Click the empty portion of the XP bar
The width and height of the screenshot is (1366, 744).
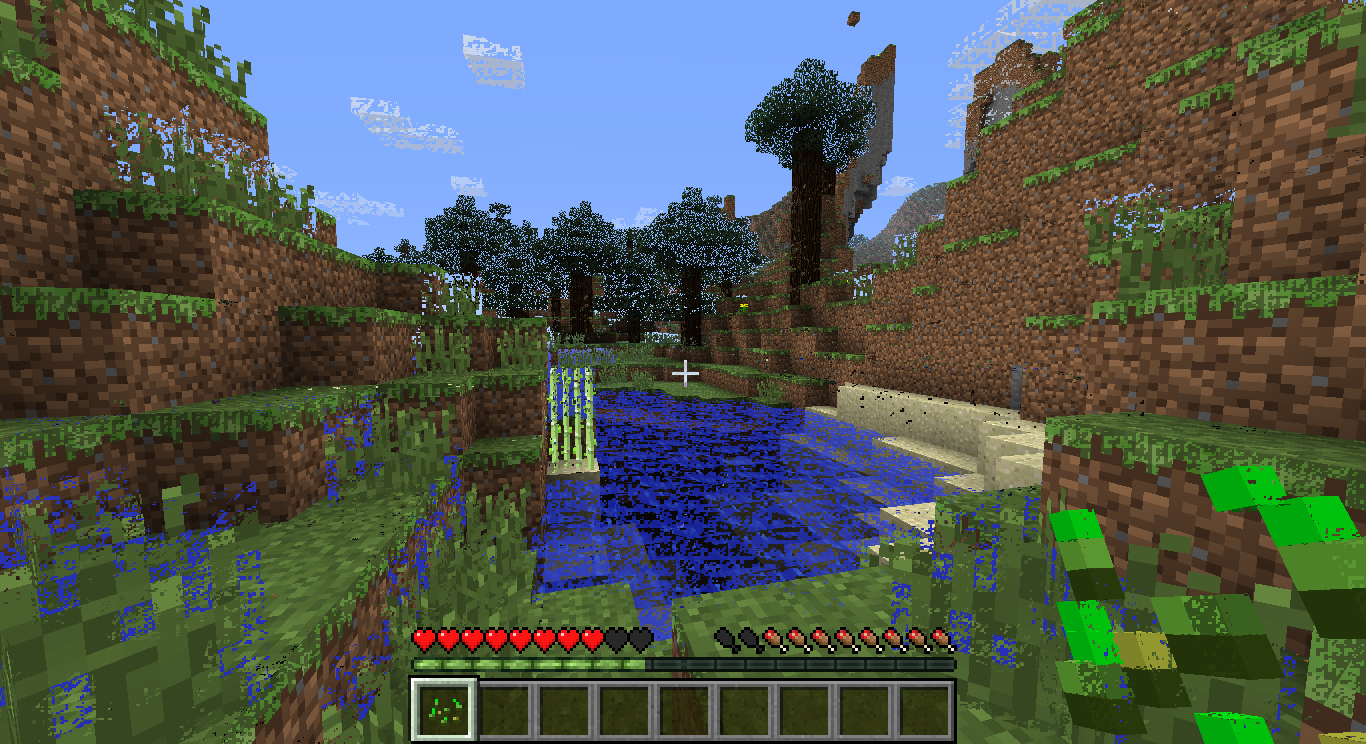pyautogui.click(x=800, y=661)
